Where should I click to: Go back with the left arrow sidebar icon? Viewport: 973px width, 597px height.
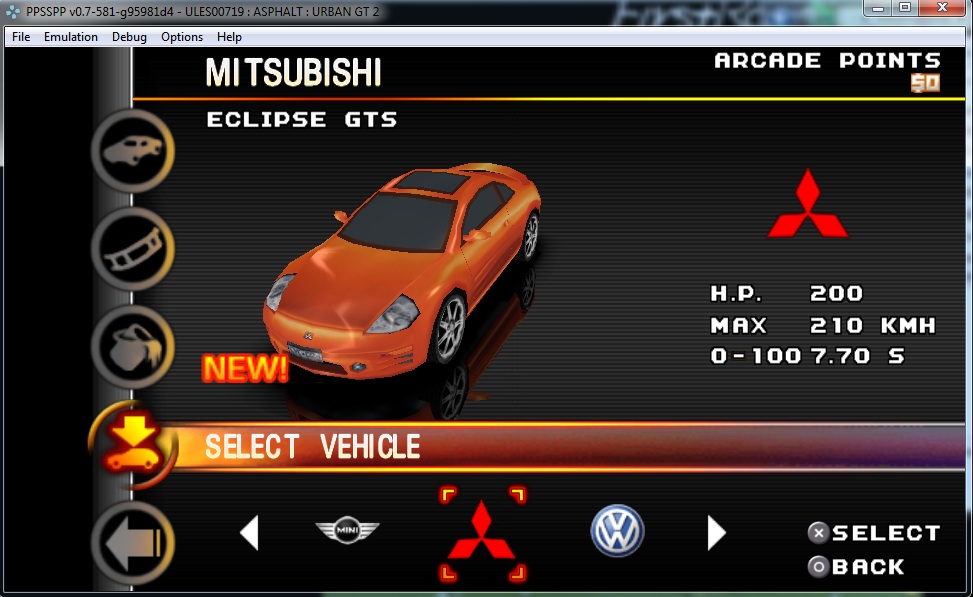(x=133, y=542)
